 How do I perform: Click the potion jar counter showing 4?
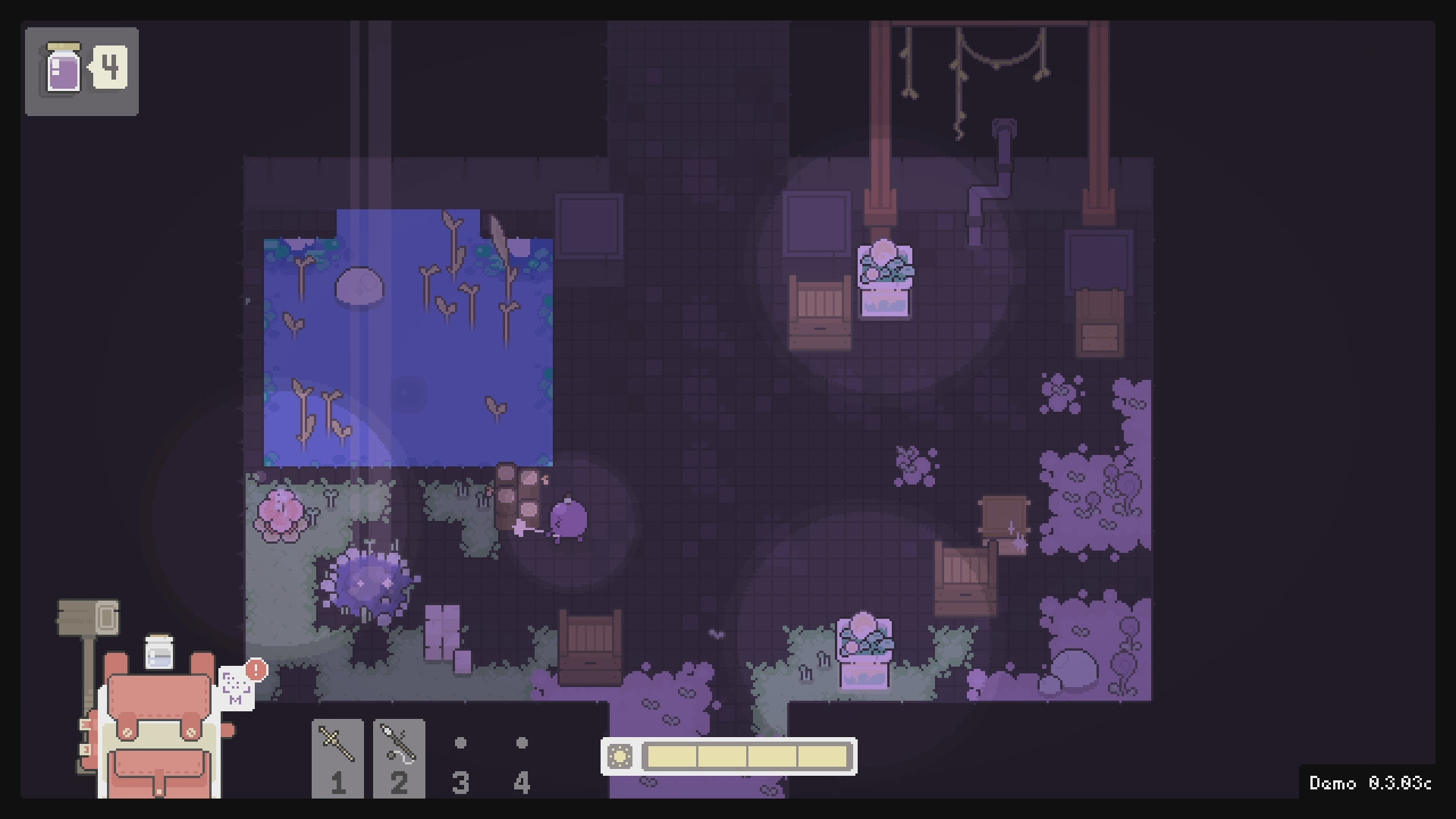click(x=81, y=70)
